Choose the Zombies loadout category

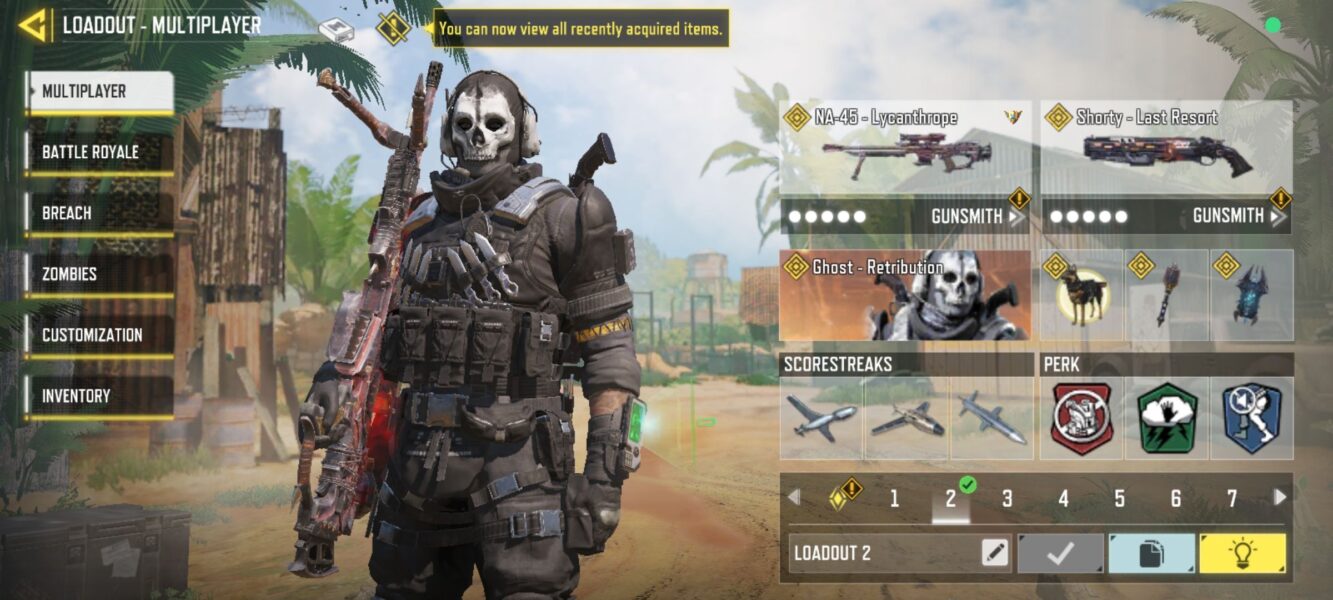coord(100,275)
